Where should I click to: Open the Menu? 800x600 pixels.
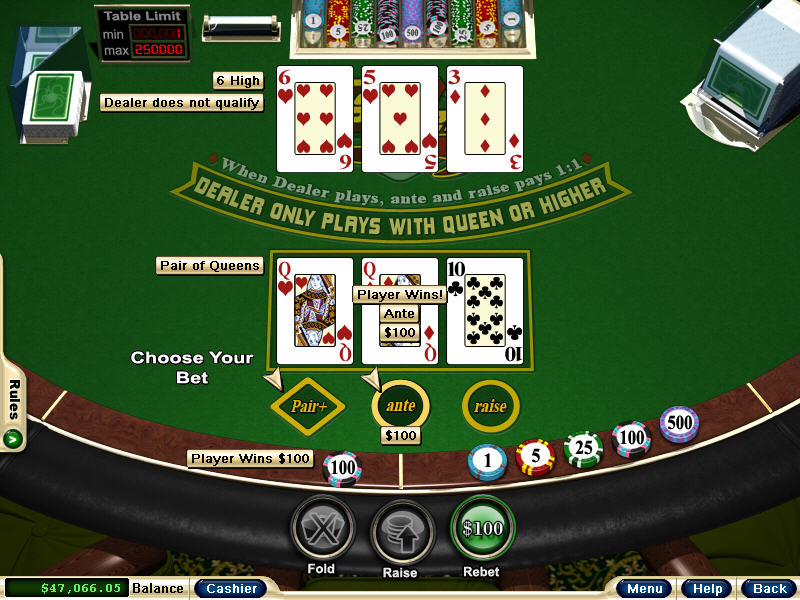(643, 589)
